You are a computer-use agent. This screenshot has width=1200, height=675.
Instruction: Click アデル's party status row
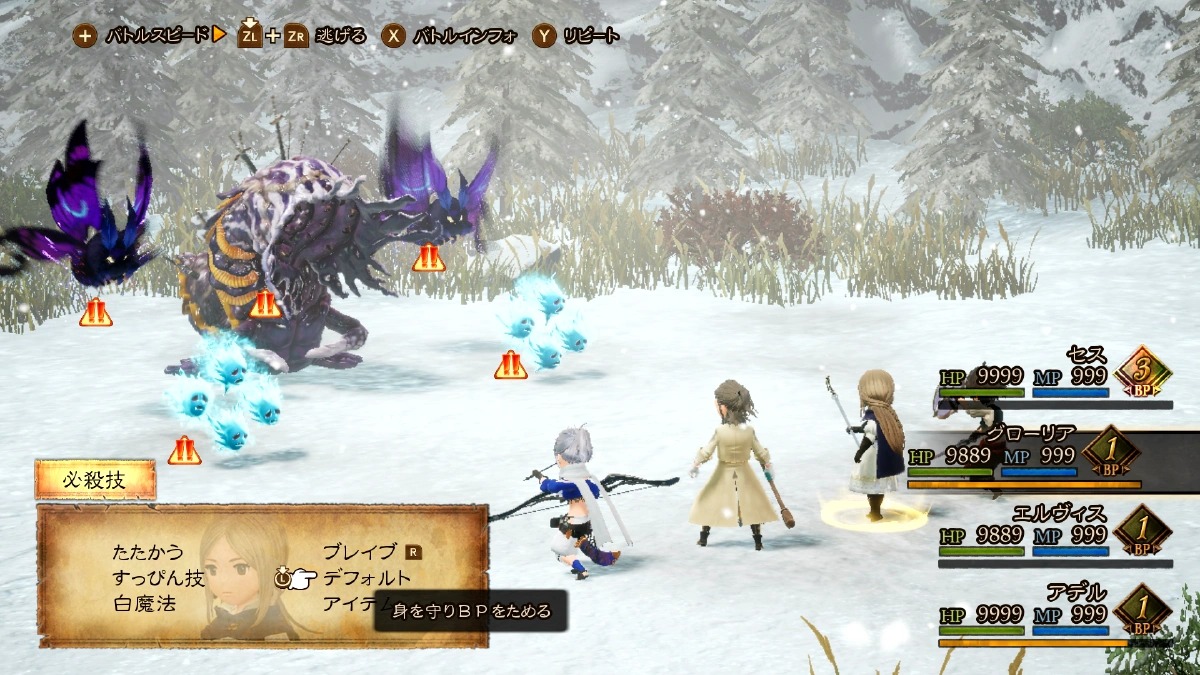pos(1055,612)
